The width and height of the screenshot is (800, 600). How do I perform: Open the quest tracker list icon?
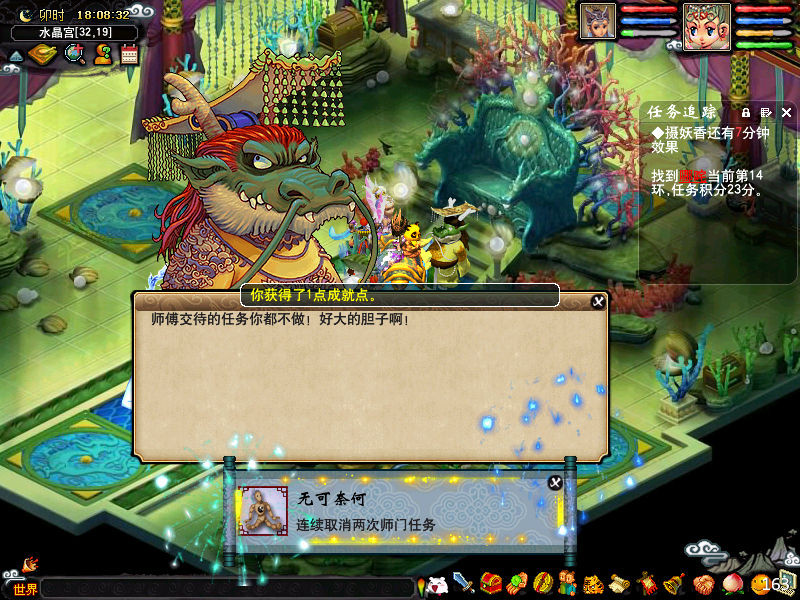(766, 112)
